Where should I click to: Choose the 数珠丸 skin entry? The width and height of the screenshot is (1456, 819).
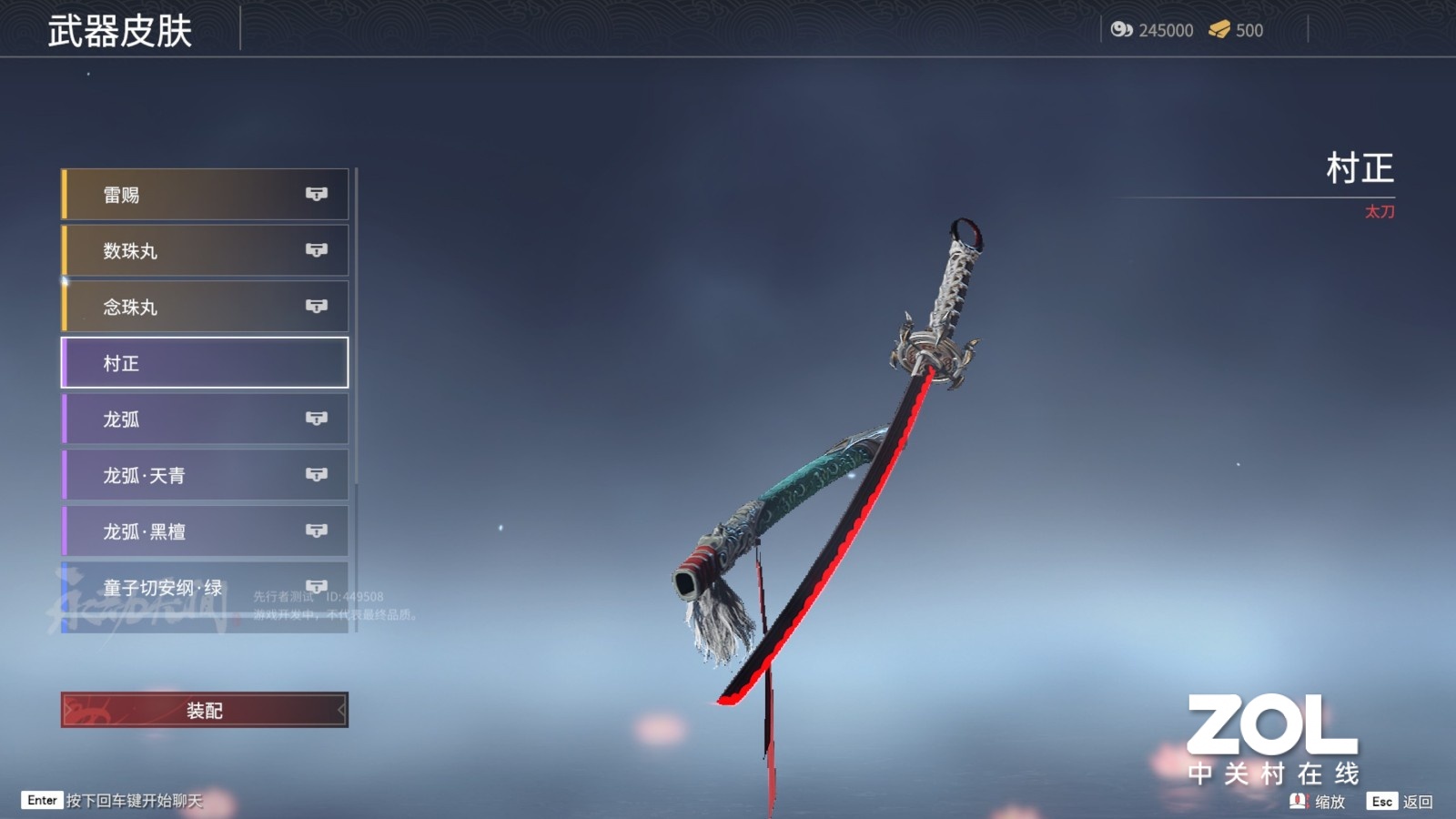[x=205, y=251]
